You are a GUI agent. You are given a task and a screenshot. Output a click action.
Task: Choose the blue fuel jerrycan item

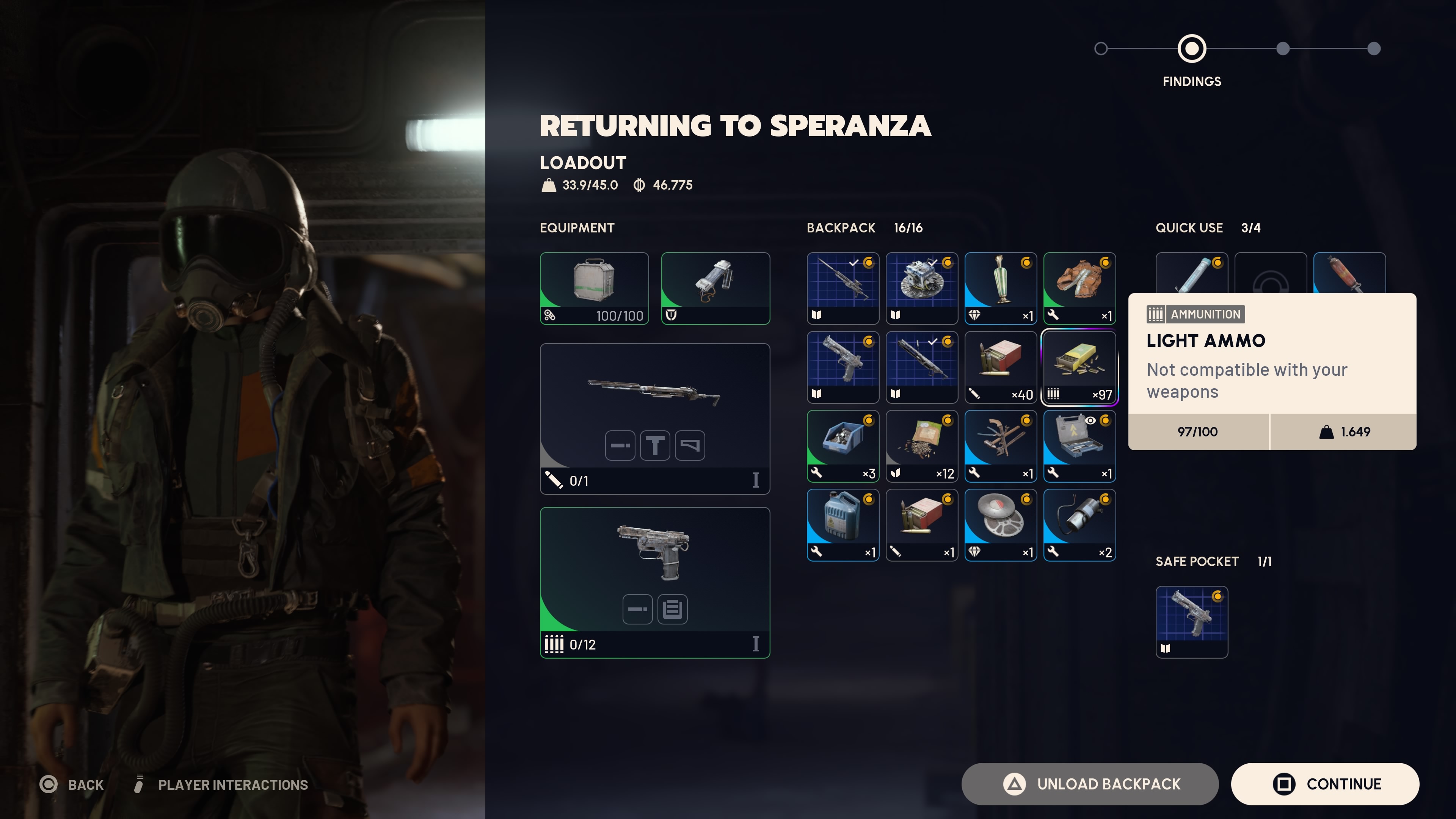(x=843, y=525)
